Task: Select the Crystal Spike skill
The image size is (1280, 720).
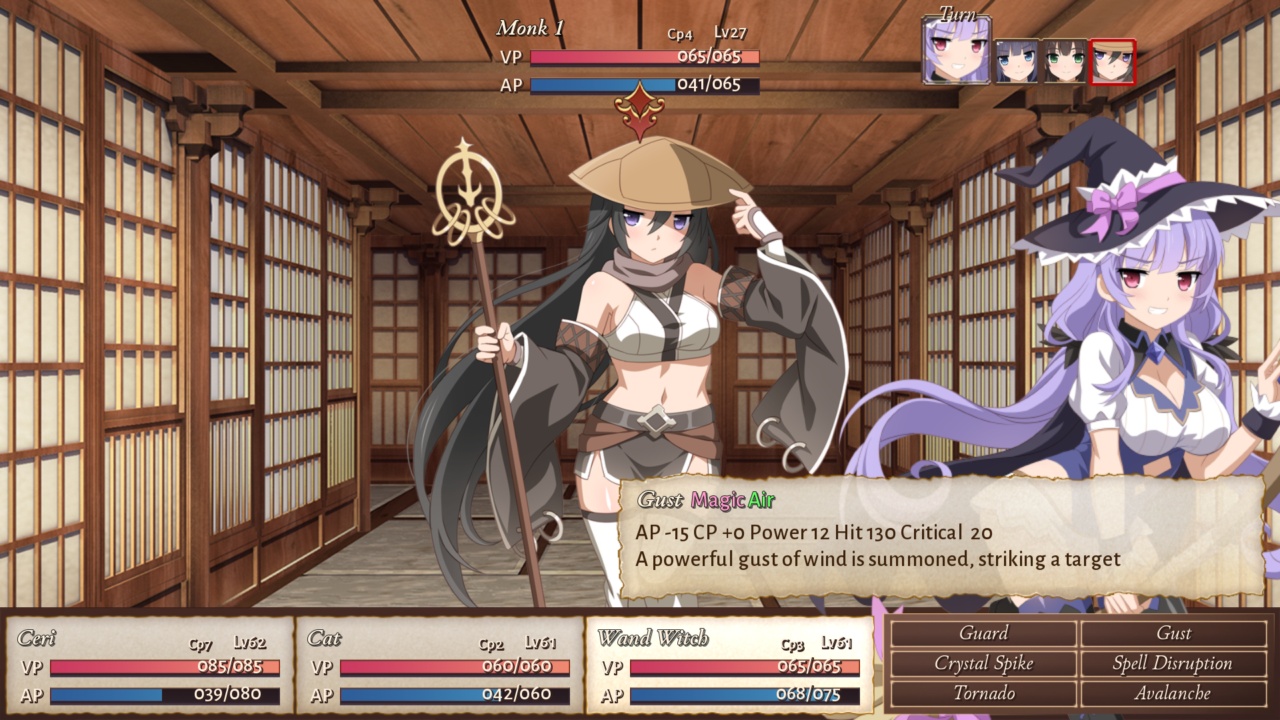Action: 985,663
